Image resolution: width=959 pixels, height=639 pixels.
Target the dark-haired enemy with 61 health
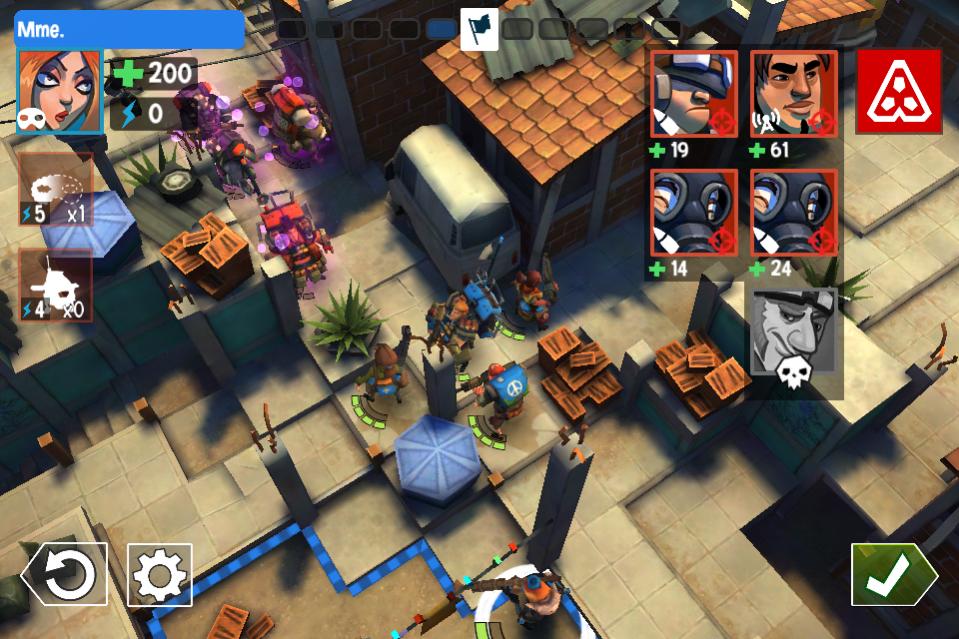(x=794, y=93)
